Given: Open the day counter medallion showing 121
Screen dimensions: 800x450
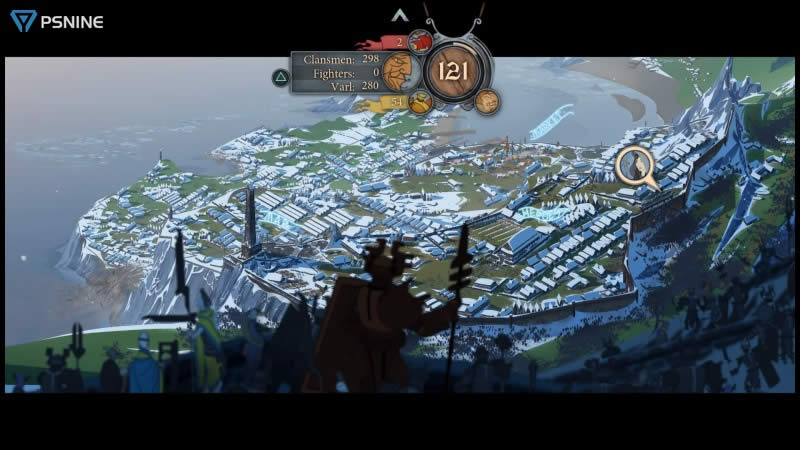Looking at the screenshot, I should tap(453, 70).
